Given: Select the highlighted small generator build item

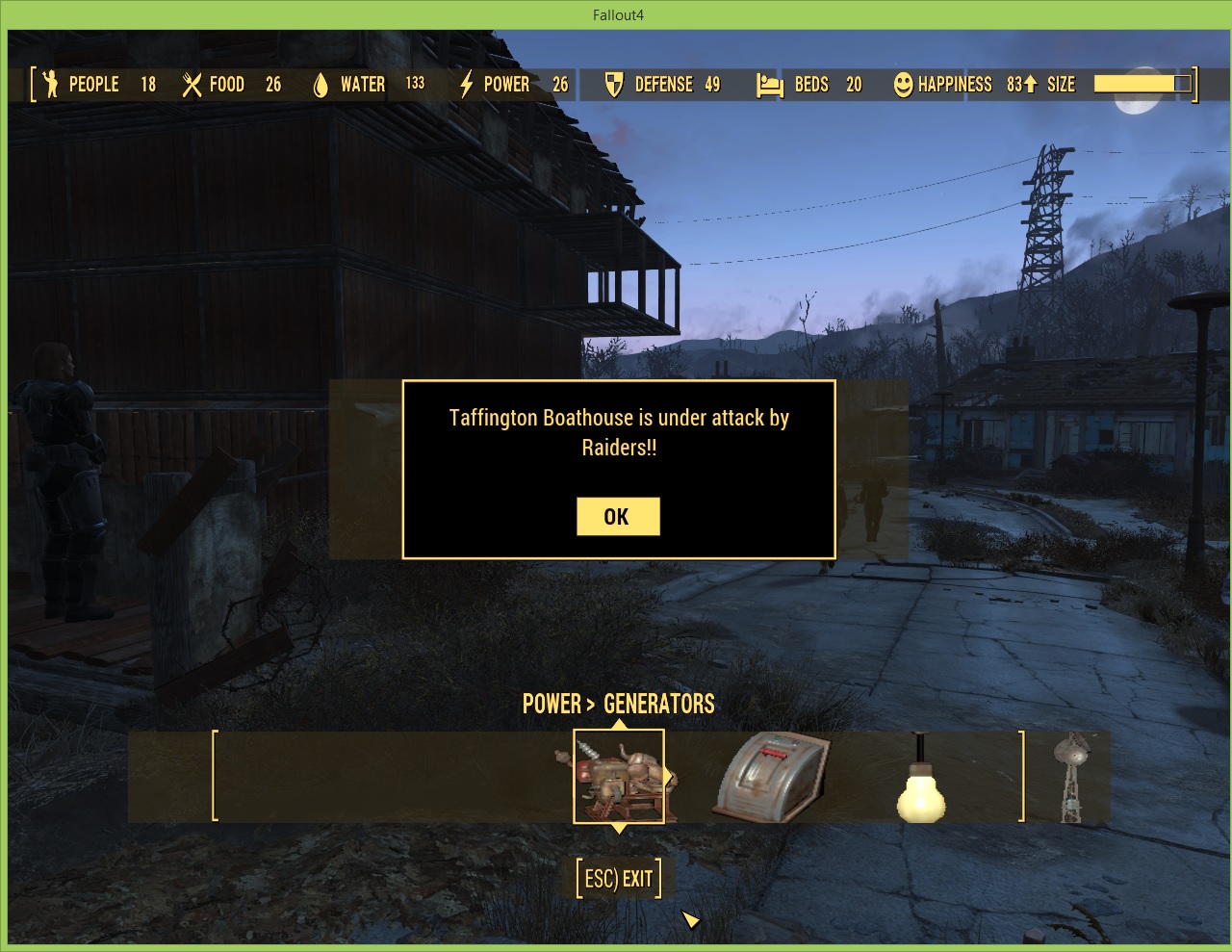Looking at the screenshot, I should 619,778.
